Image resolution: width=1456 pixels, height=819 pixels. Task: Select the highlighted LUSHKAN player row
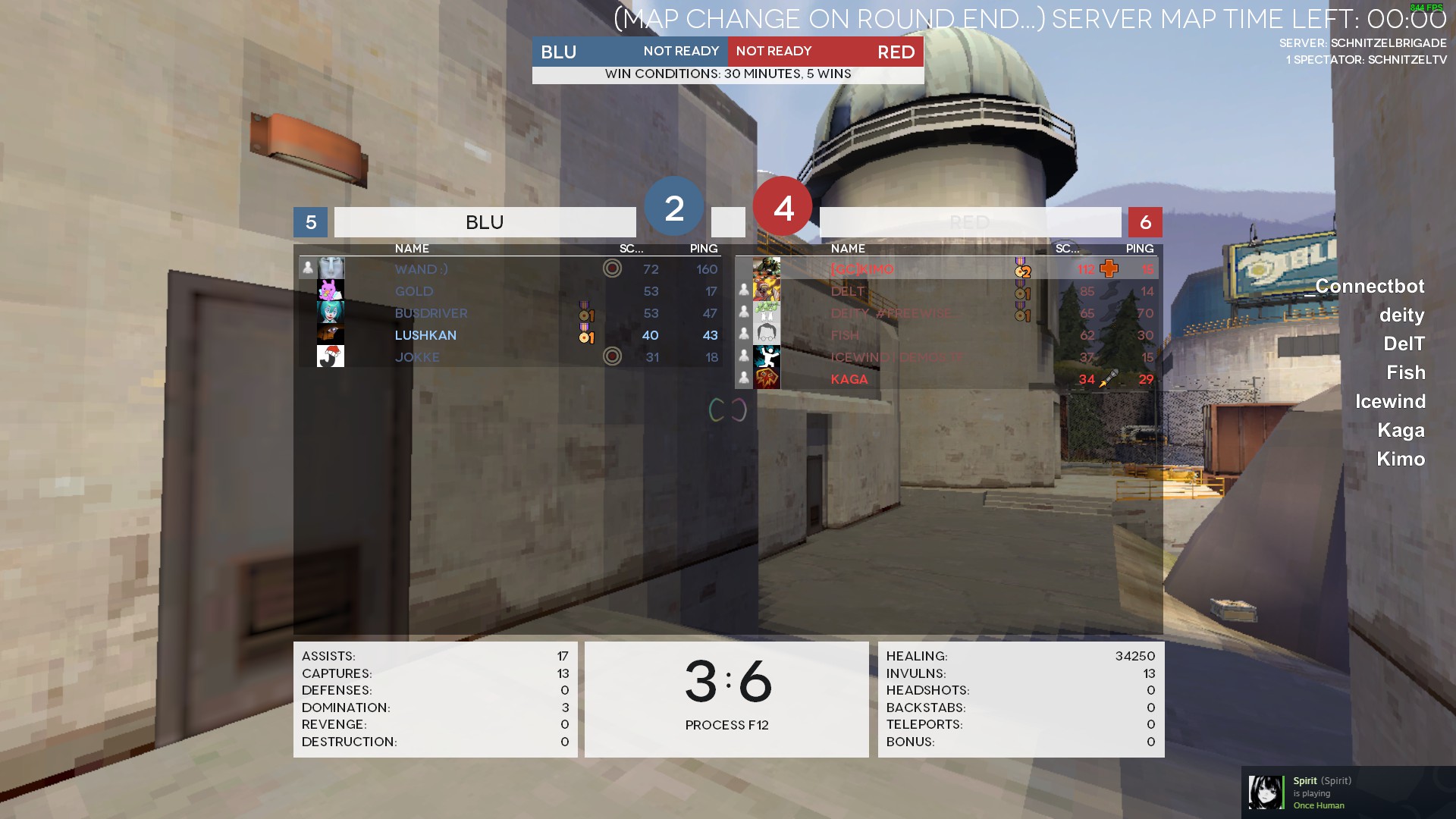tap(508, 335)
